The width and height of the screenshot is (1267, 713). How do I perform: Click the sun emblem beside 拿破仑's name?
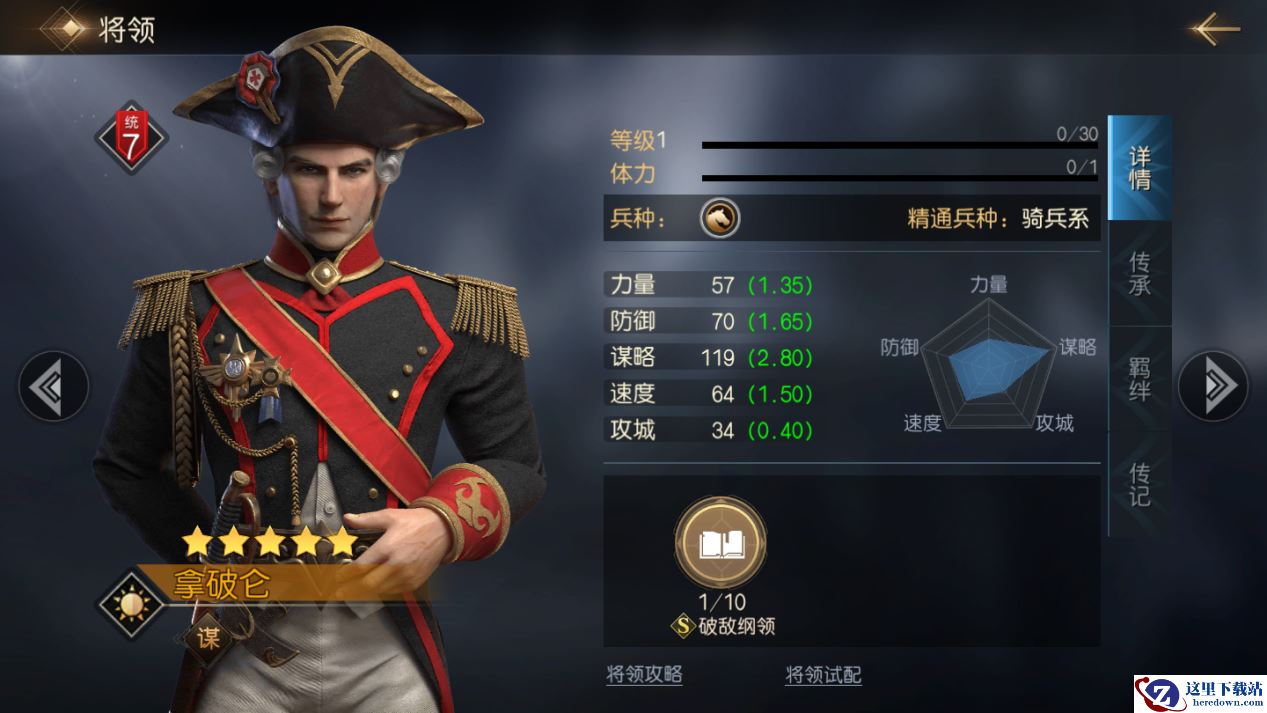pos(131,604)
